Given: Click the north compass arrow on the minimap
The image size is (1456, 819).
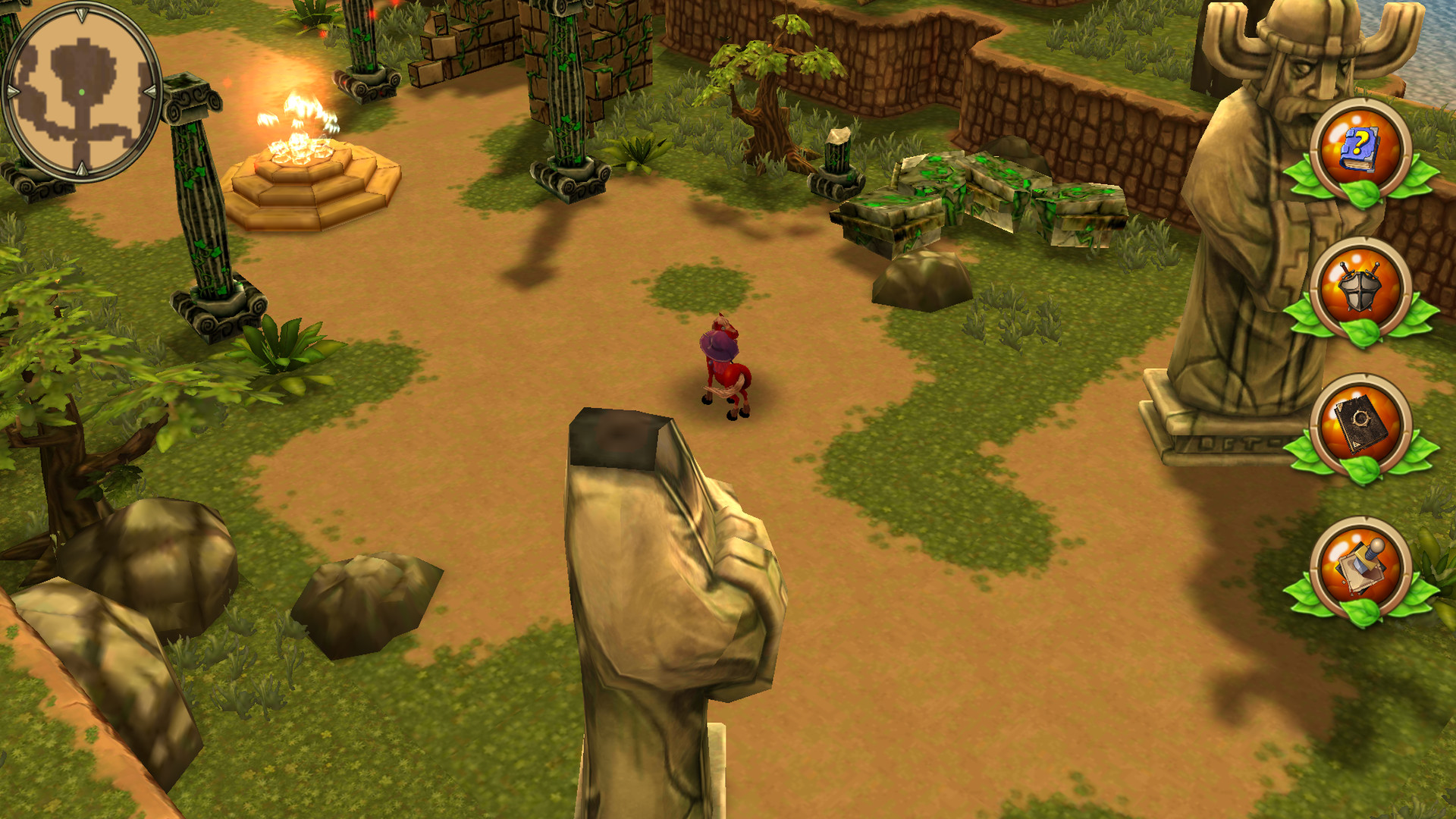Looking at the screenshot, I should pos(82,15).
